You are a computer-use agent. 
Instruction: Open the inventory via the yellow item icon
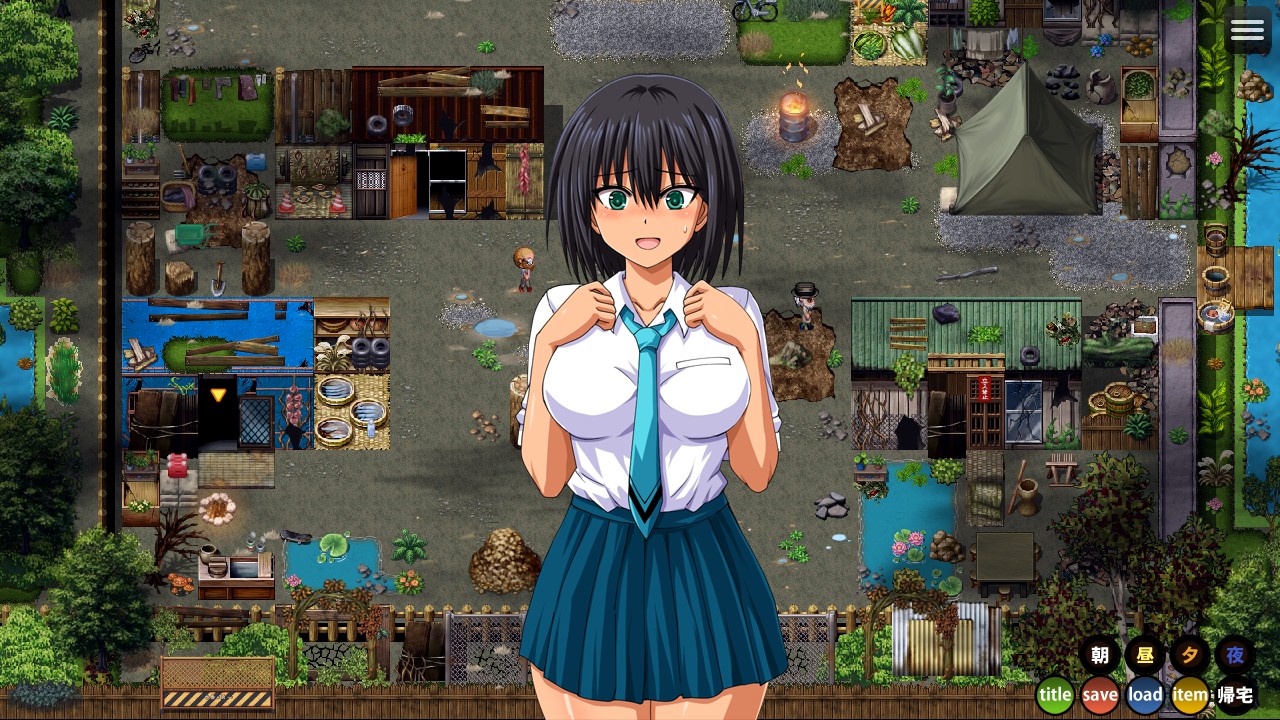tap(1189, 693)
